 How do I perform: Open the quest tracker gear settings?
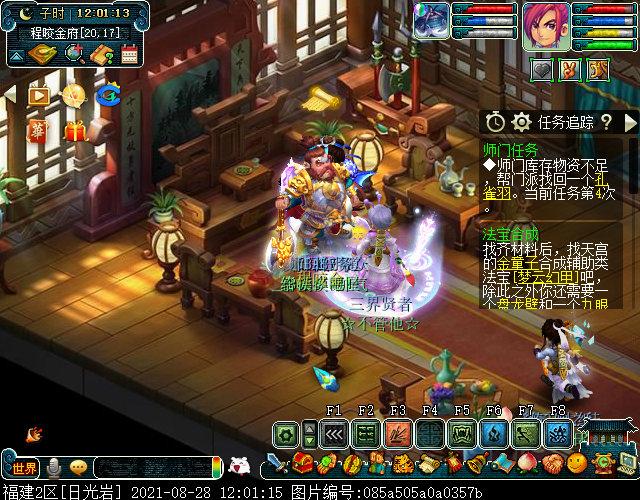point(520,122)
